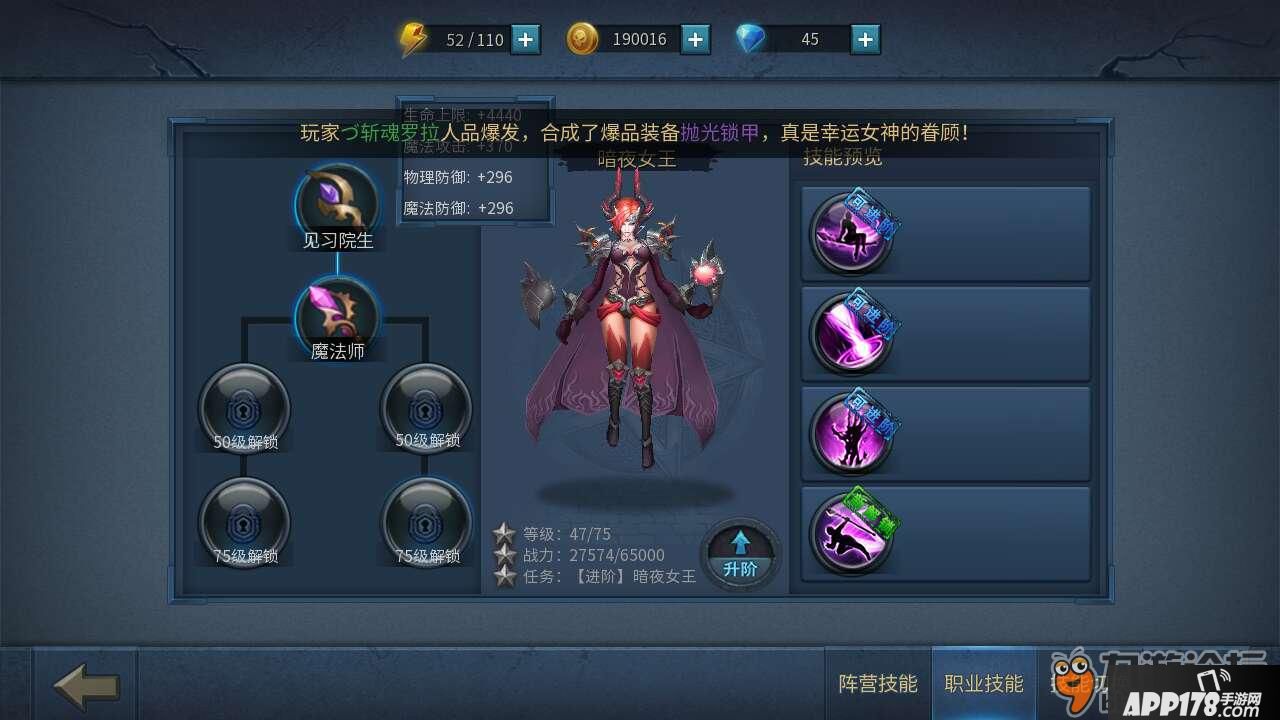1280x720 pixels.
Task: Switch to the 职业技能 tab
Action: click(984, 684)
